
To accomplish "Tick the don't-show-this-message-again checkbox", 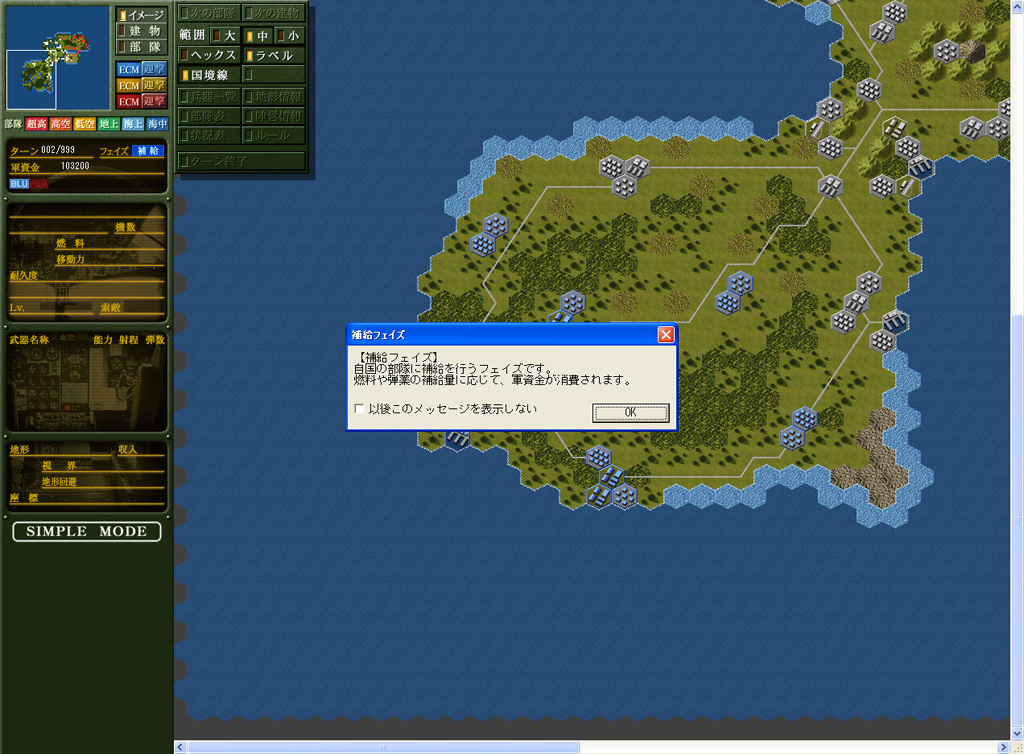I will pyautogui.click(x=360, y=409).
